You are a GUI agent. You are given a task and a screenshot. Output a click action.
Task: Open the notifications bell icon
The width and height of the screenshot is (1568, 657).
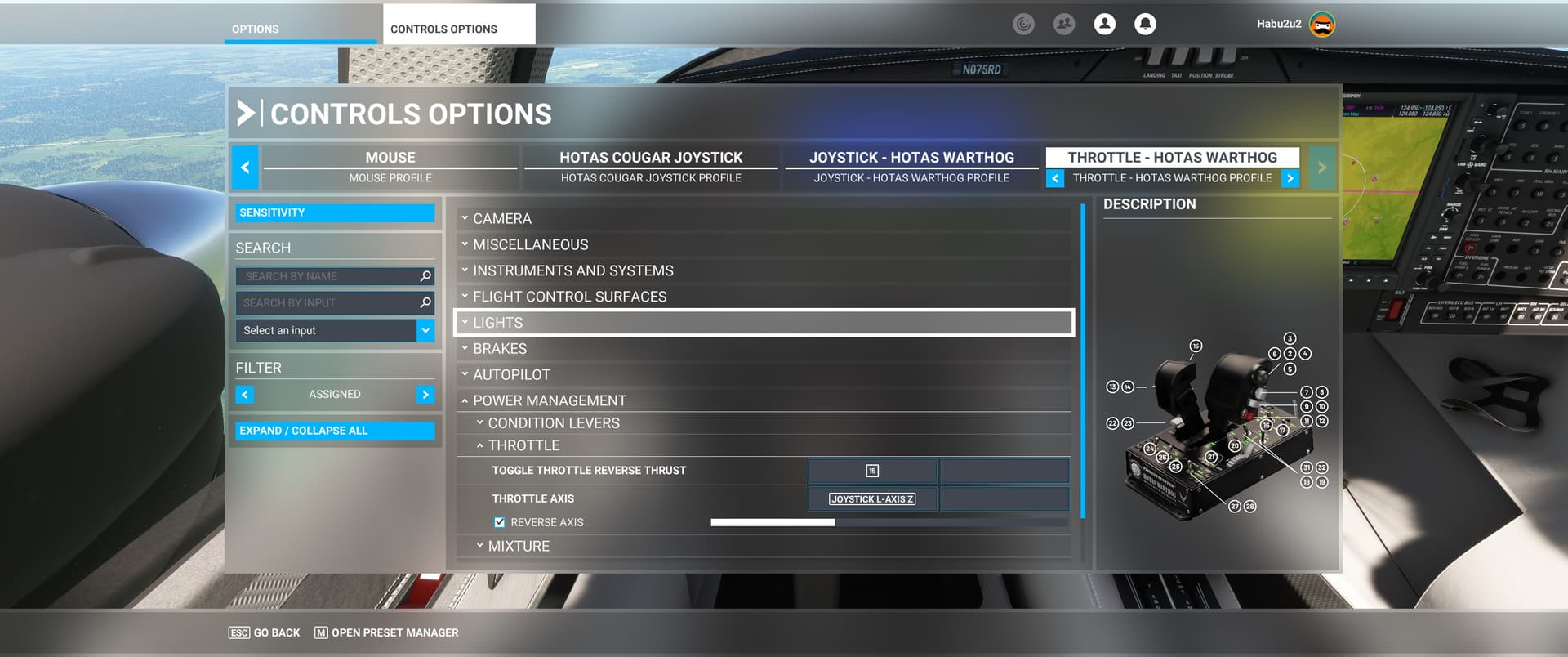tap(1145, 24)
